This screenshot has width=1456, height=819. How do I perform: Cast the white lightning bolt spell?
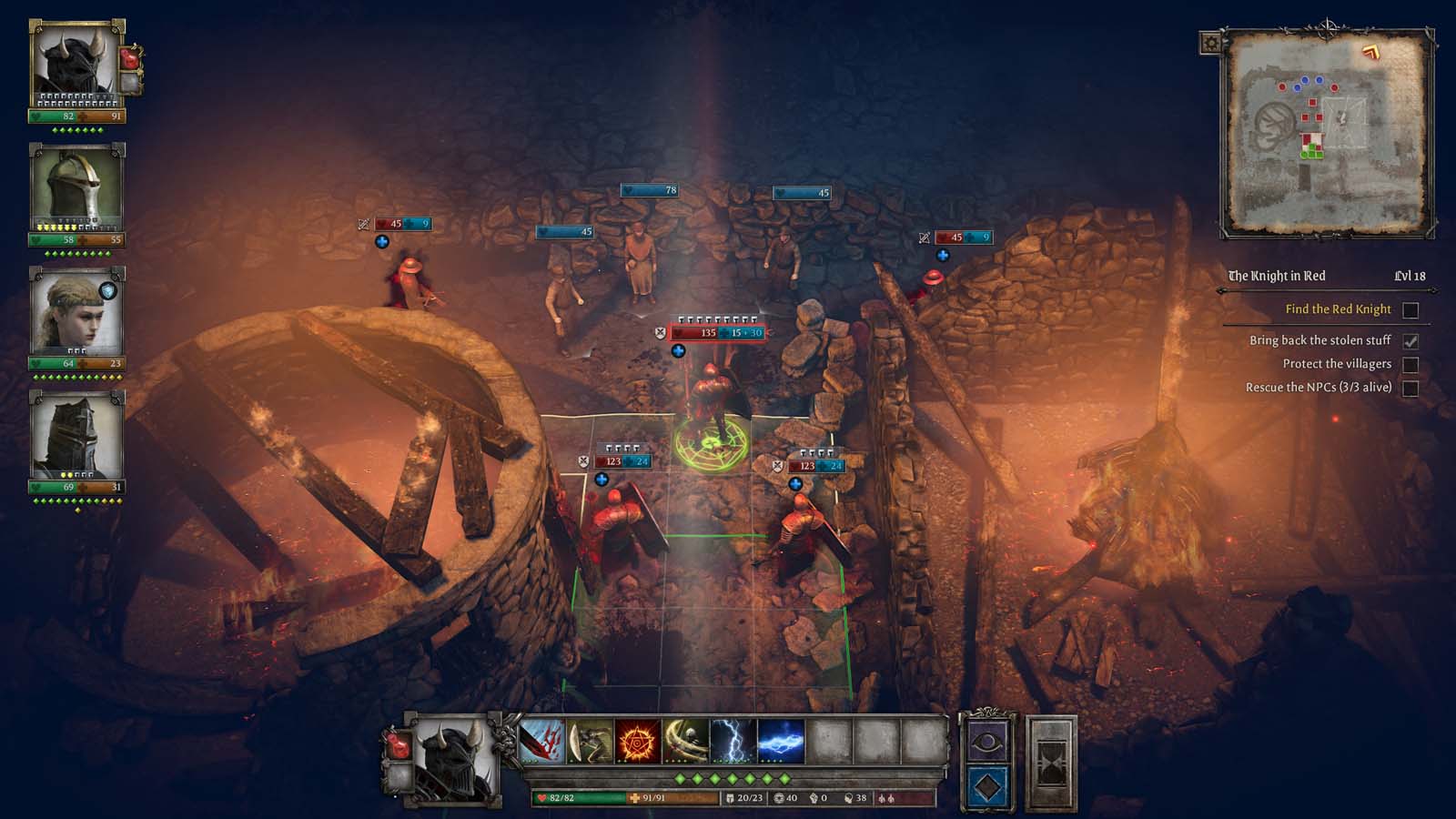tap(733, 742)
